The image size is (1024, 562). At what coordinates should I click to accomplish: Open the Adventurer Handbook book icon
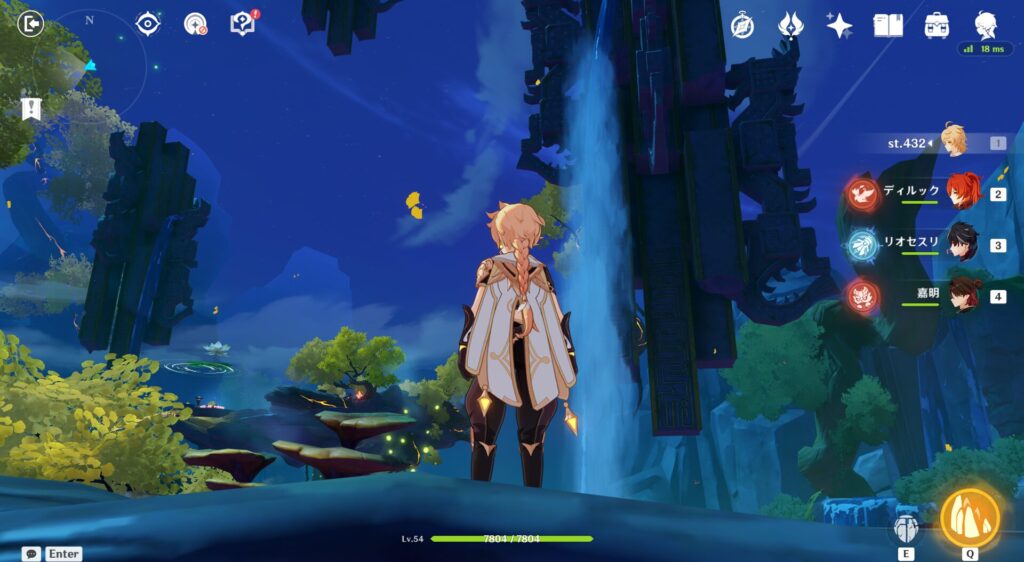click(x=888, y=25)
